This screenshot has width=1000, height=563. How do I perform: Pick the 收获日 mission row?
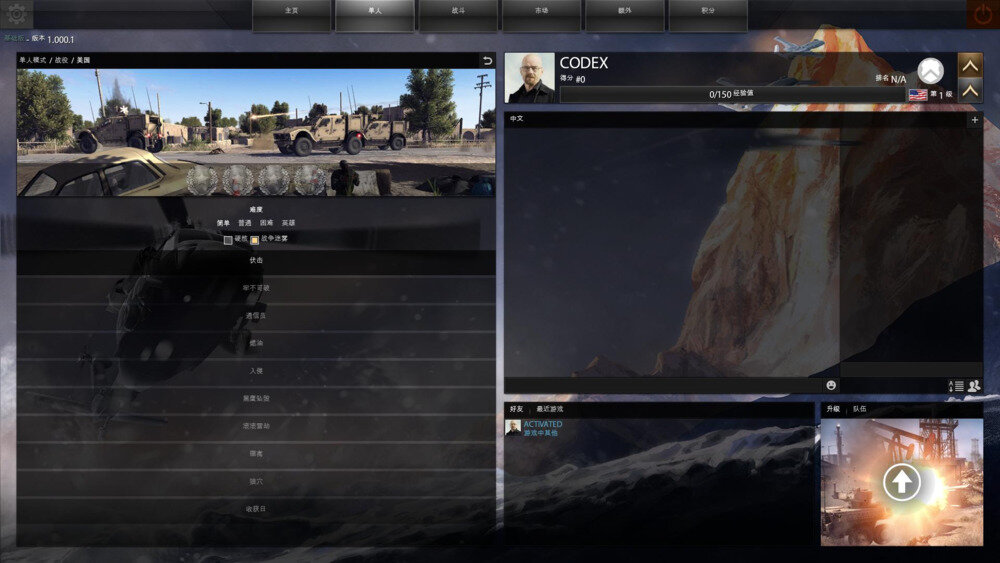[x=256, y=509]
